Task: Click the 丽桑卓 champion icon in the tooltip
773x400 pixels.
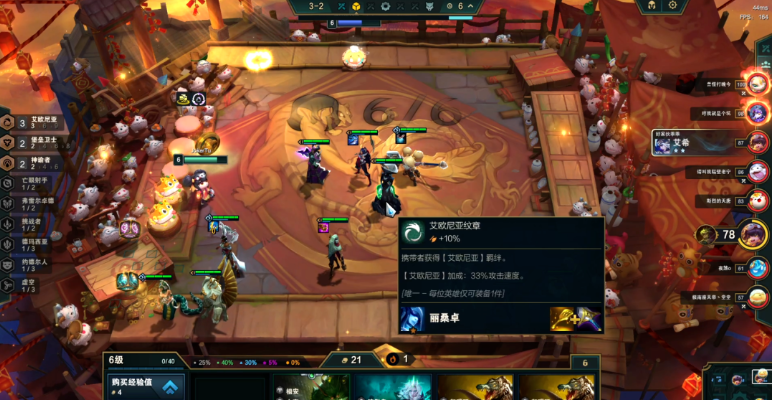Action: coord(411,319)
